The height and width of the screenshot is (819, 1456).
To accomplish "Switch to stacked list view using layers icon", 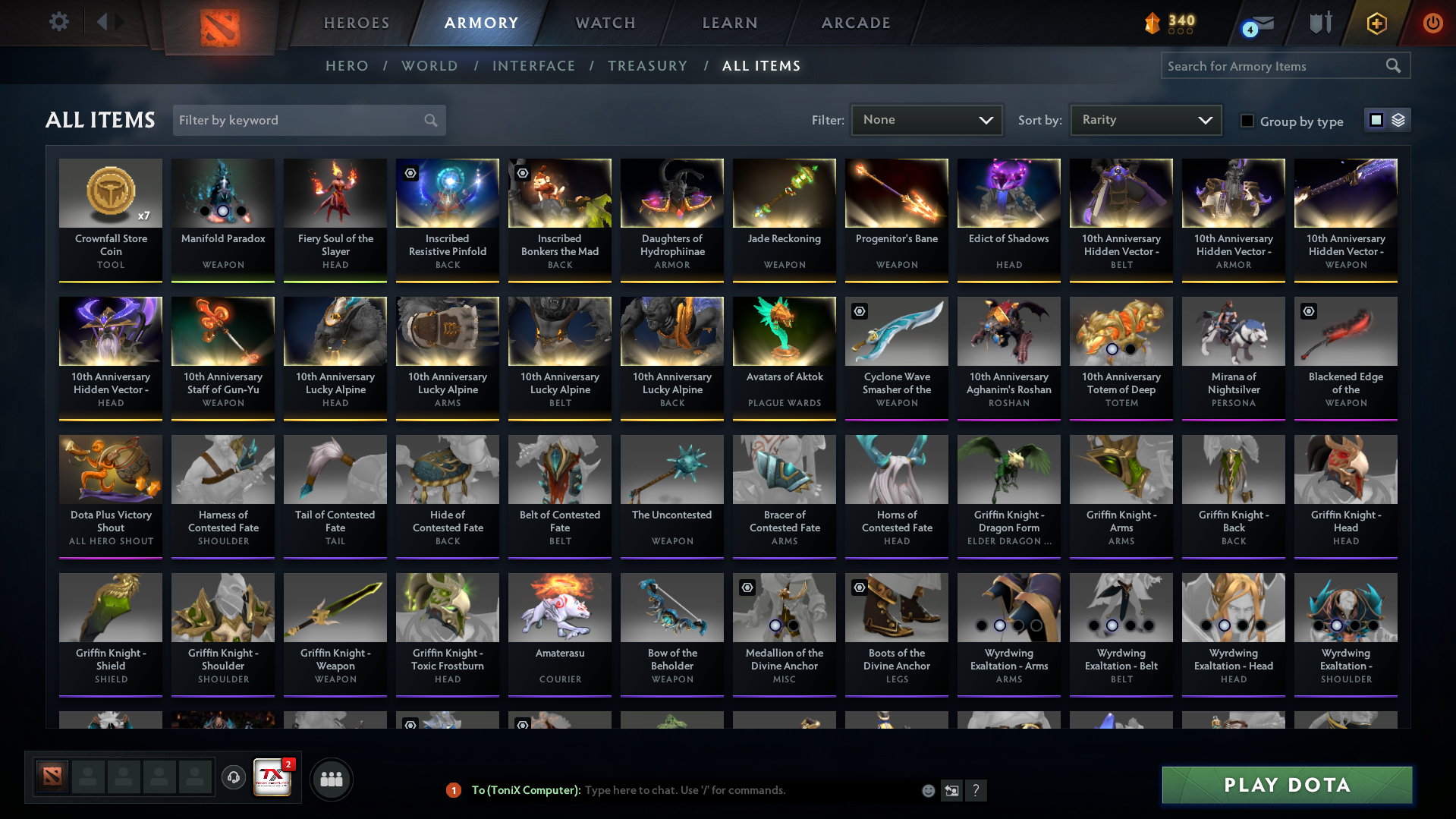I will pos(1398,120).
